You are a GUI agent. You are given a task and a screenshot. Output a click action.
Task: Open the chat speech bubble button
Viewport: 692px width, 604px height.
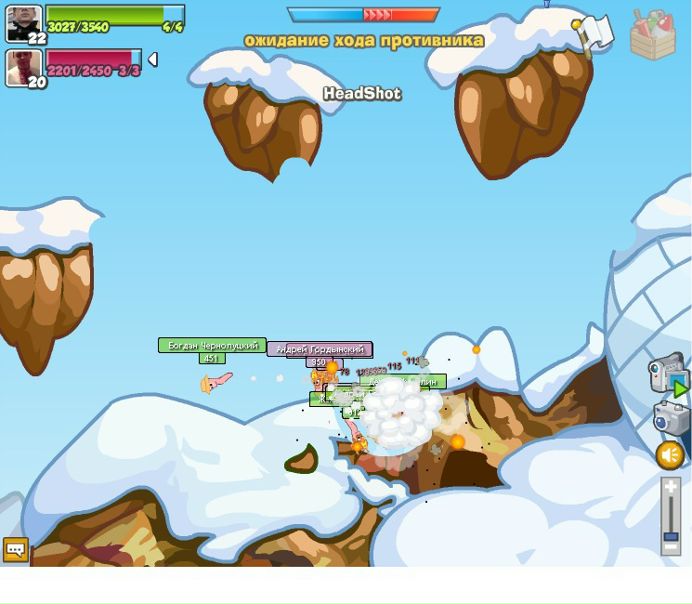(16, 549)
